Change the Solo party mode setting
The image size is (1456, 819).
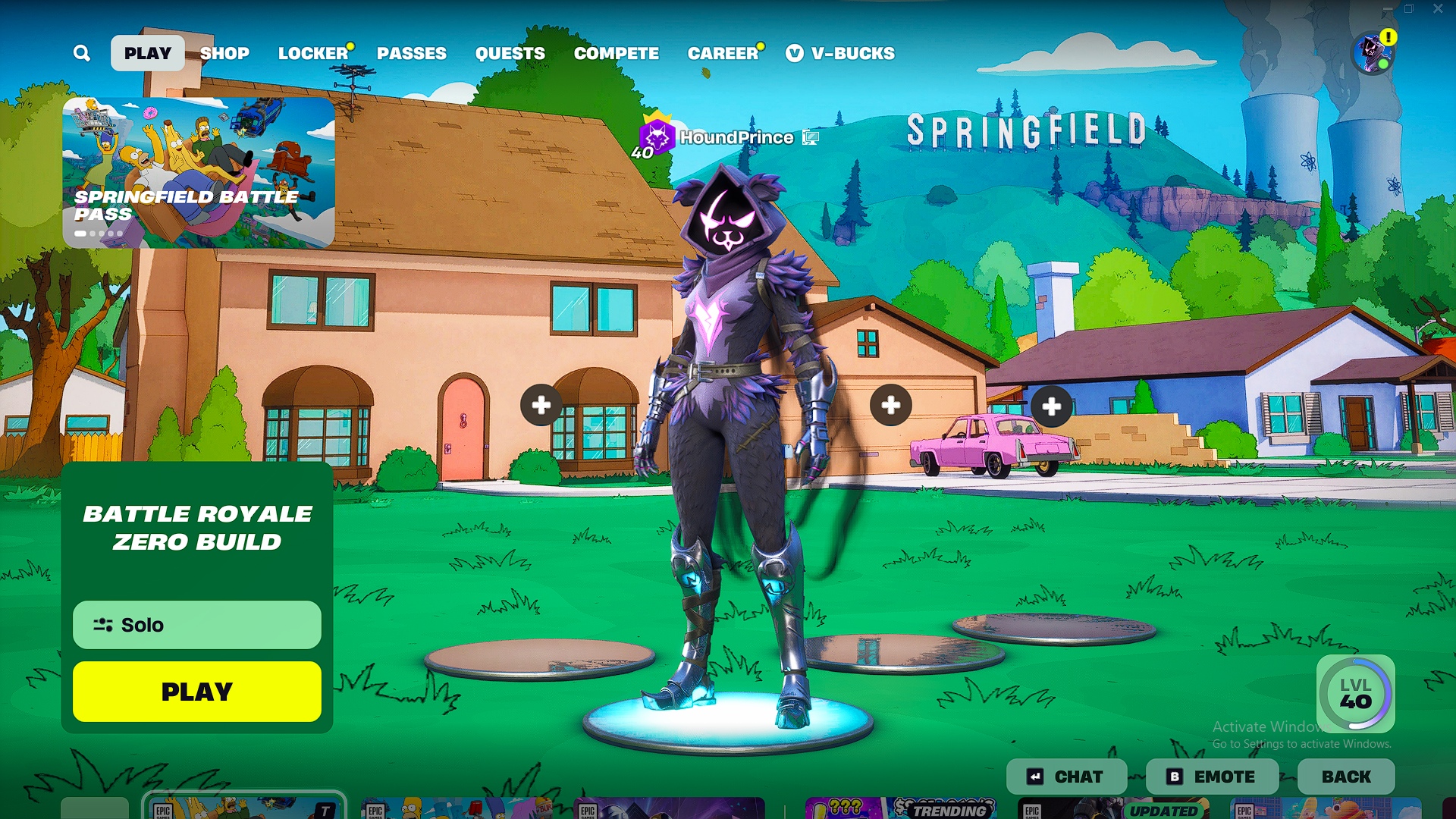click(197, 625)
